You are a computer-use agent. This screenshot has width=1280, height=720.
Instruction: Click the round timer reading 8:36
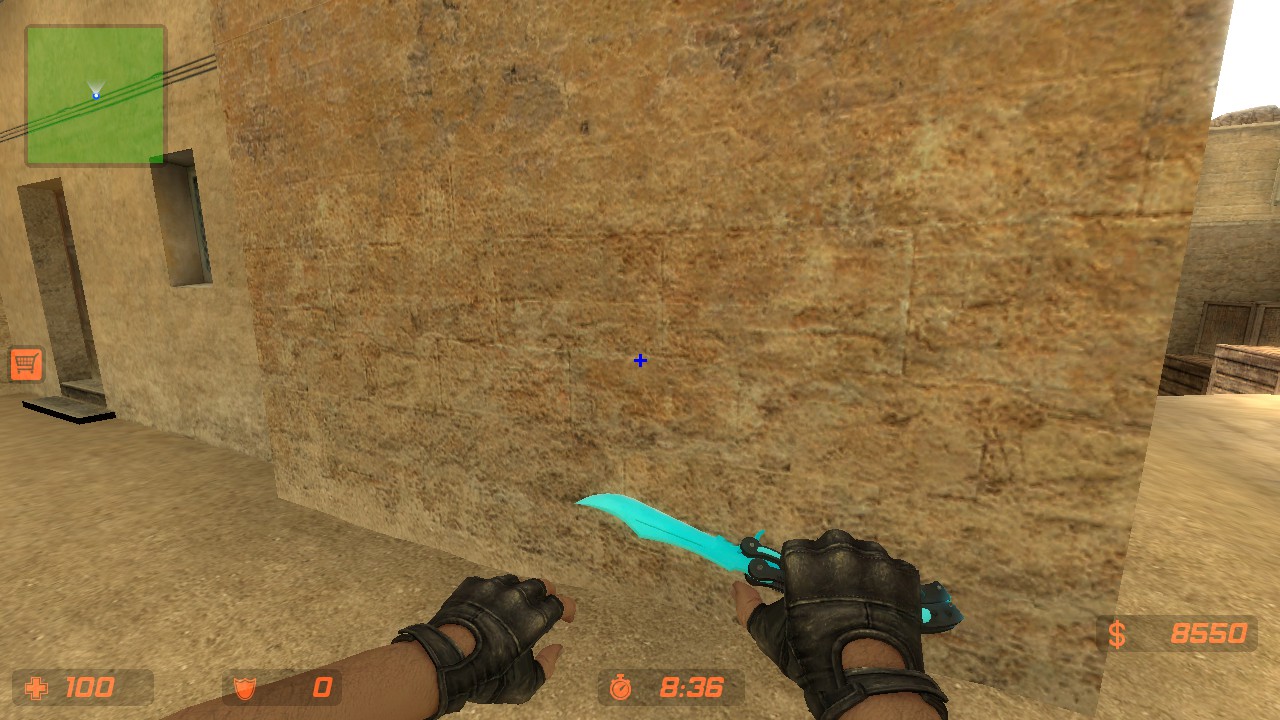(x=690, y=687)
